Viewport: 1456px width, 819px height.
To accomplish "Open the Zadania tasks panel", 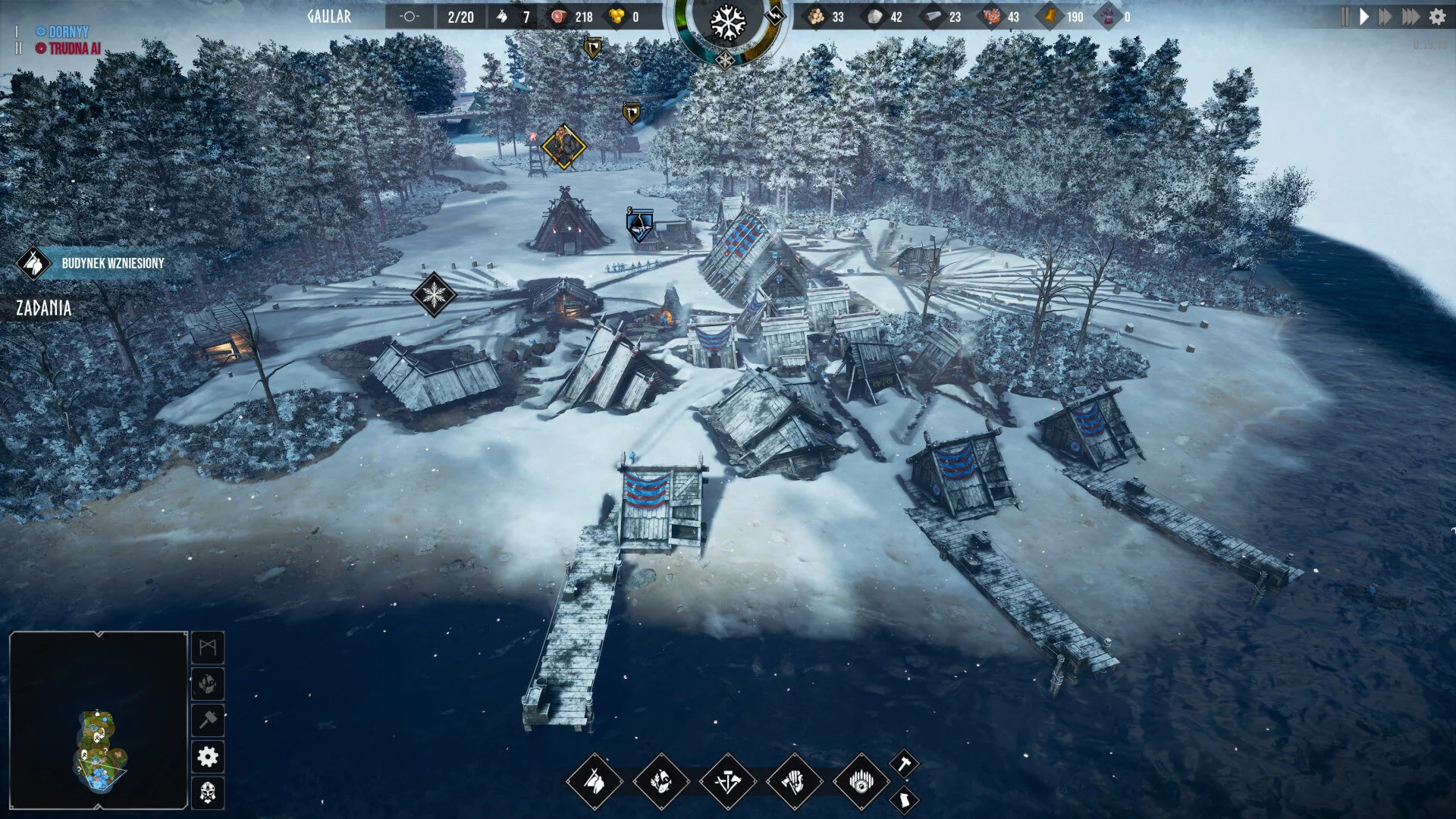I will [44, 308].
